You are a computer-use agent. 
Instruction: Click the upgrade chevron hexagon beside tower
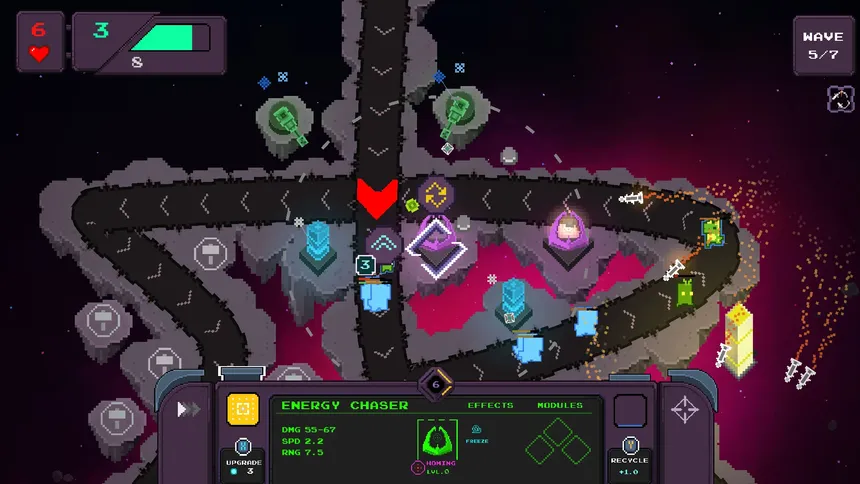coord(383,243)
